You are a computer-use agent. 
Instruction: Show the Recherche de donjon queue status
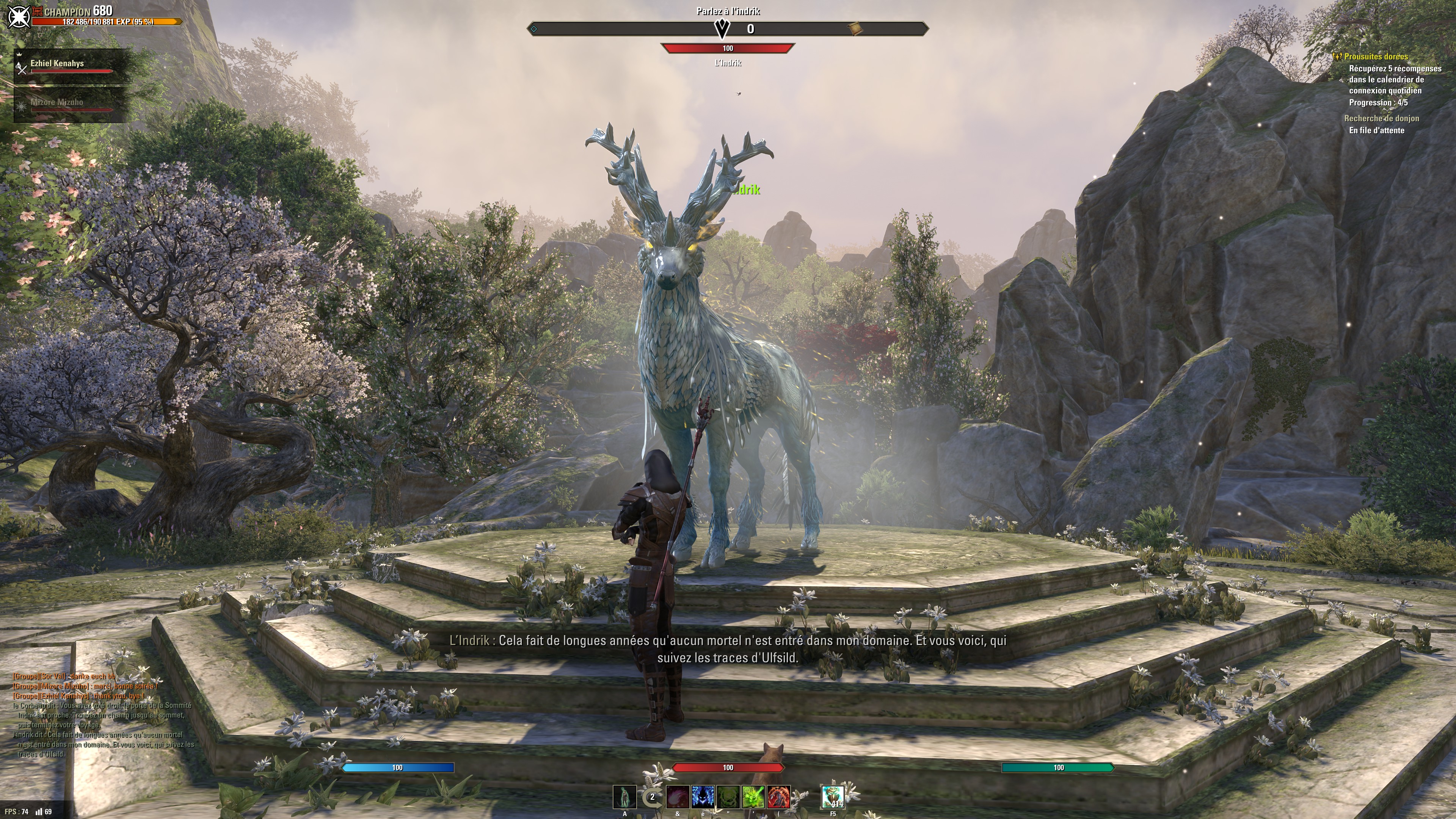1381,119
